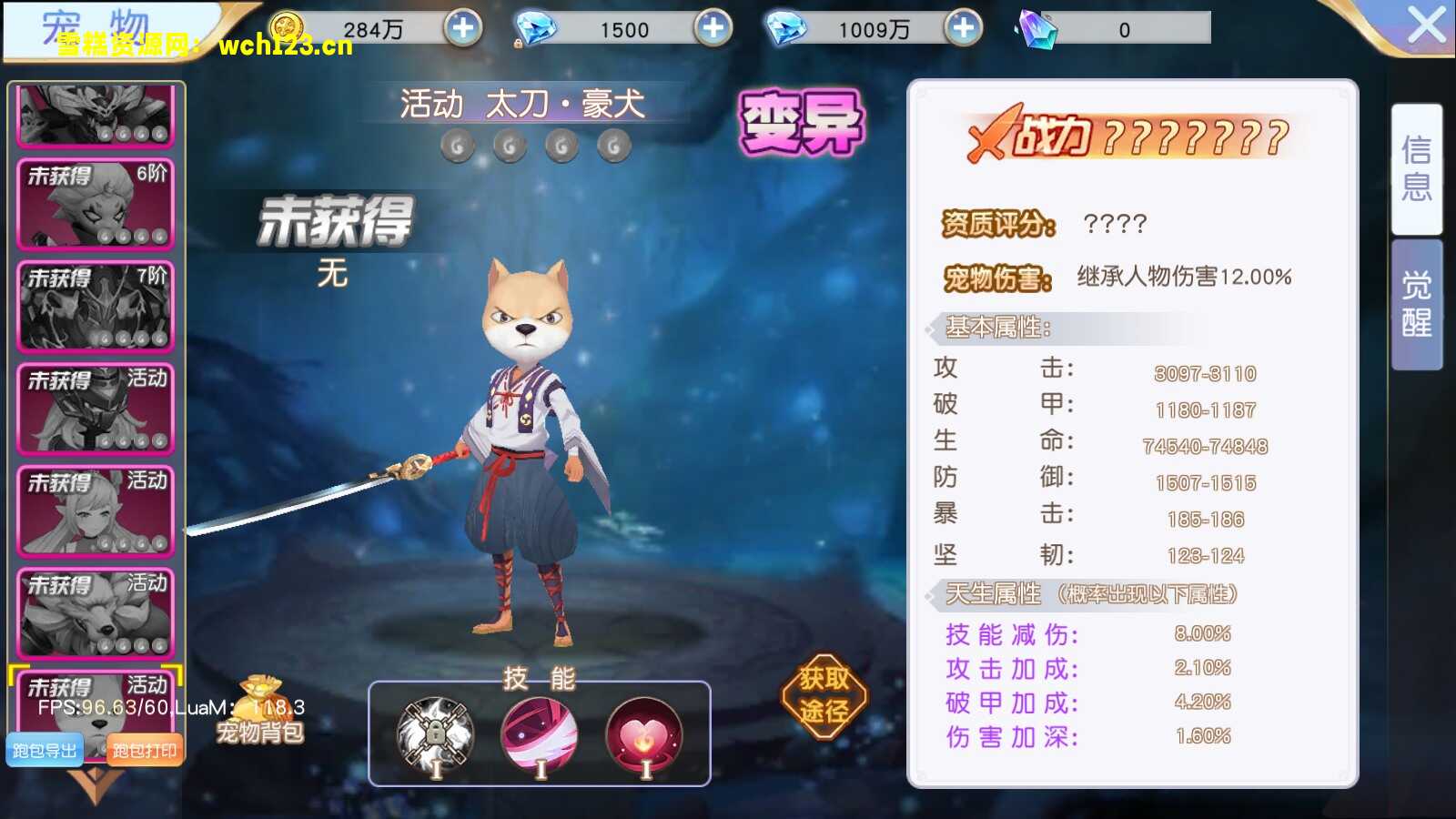Add gold coins via the plus icon
Viewport: 1456px width, 819px height.
pos(462,28)
